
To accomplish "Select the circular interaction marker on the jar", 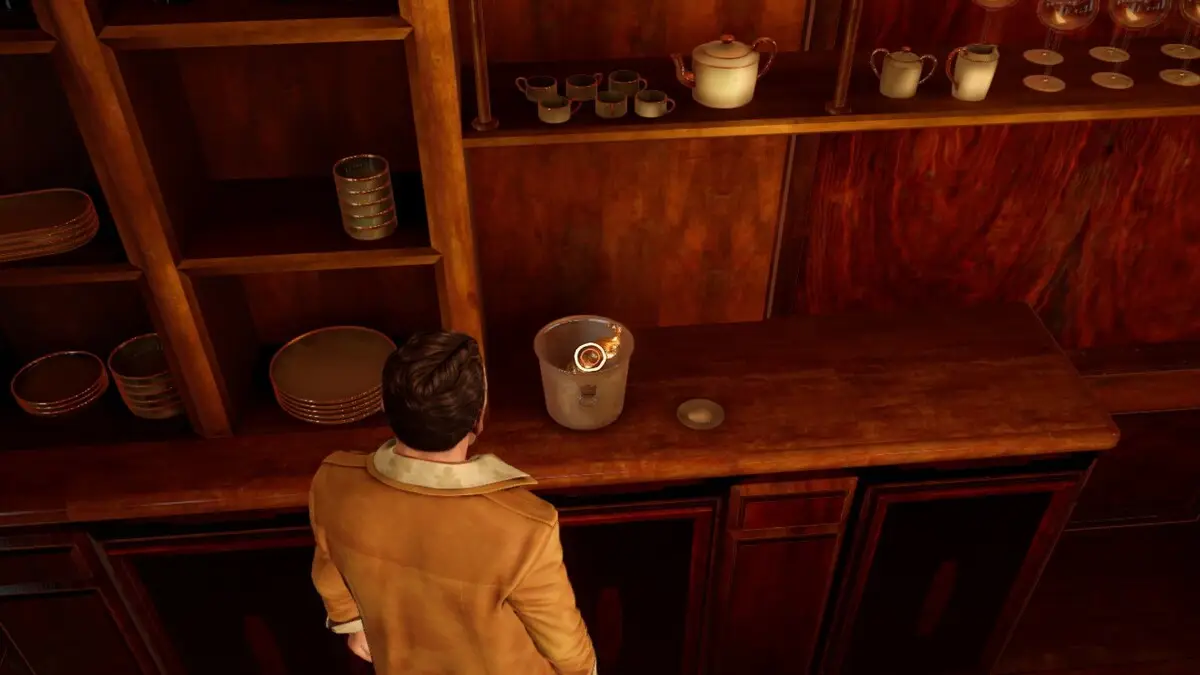I will [589, 357].
